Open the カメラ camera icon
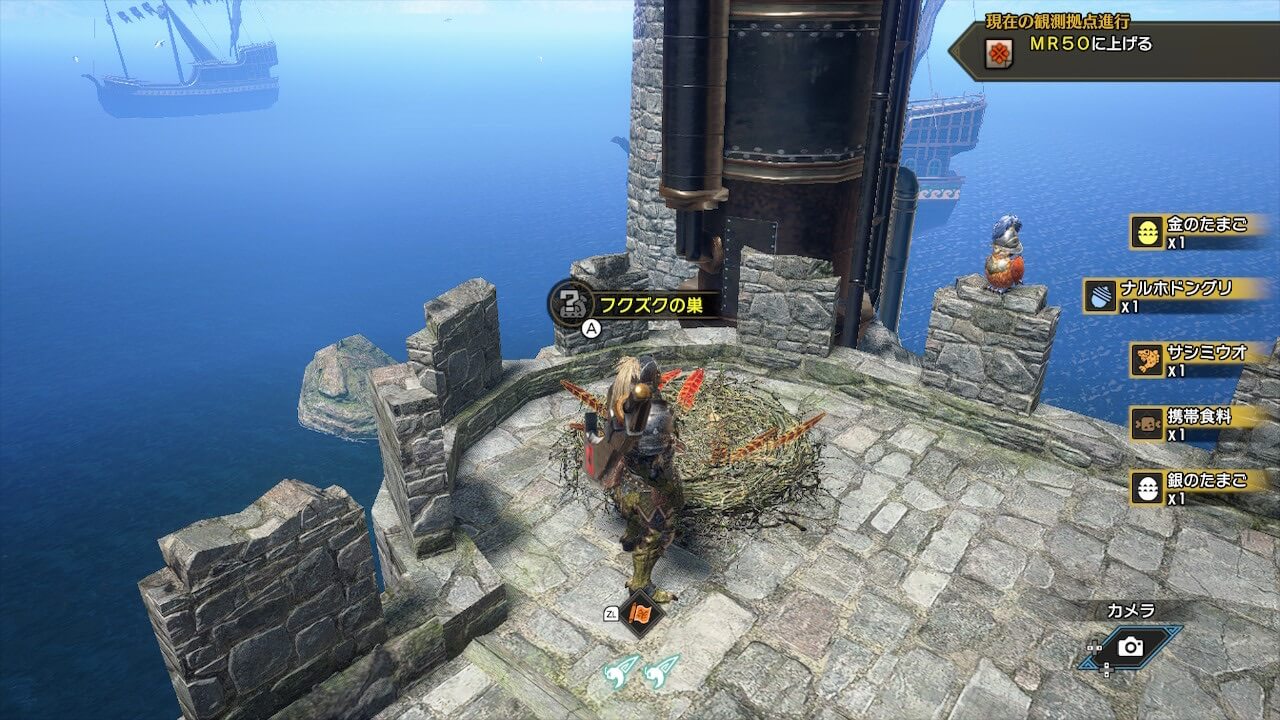Screen dimensions: 1280x720 1131,647
